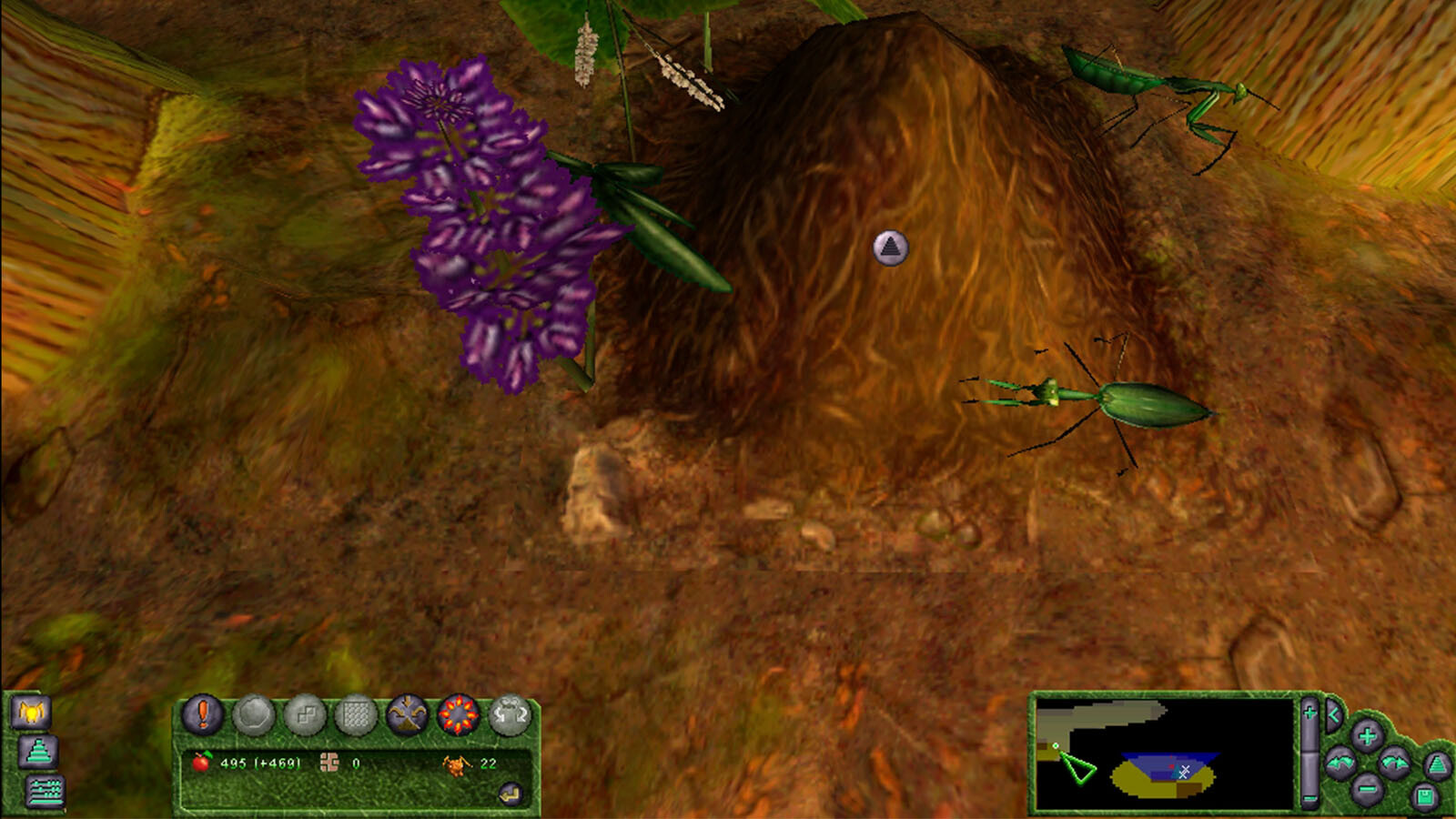Open the teal sliders options panel
Image resolution: width=1456 pixels, height=819 pixels.
tap(45, 792)
